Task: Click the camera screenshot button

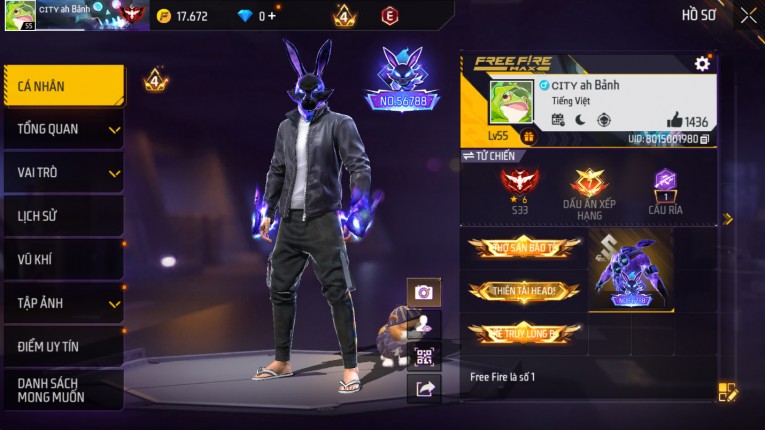Action: pyautogui.click(x=424, y=292)
